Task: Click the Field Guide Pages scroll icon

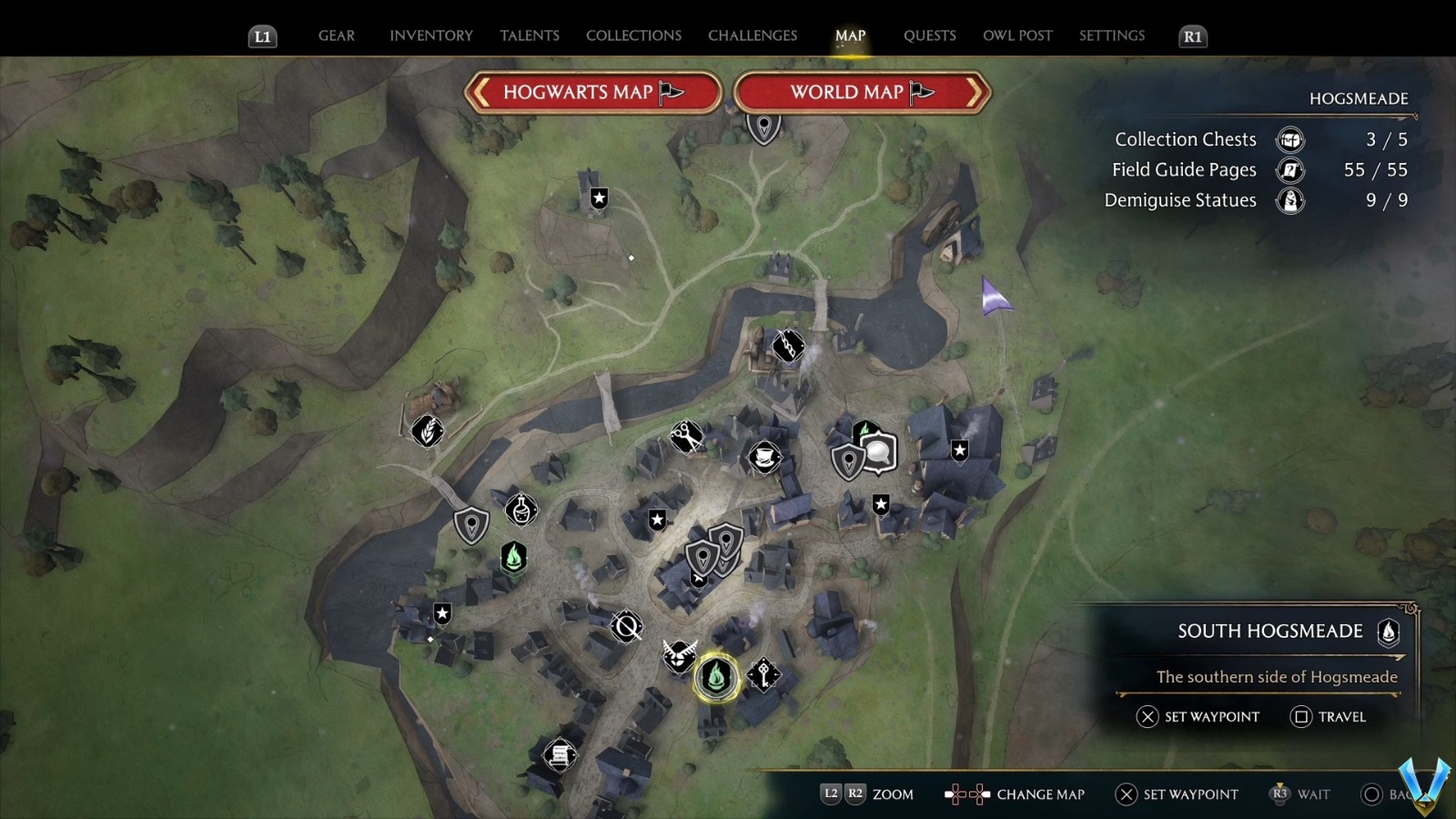Action: [x=1289, y=170]
